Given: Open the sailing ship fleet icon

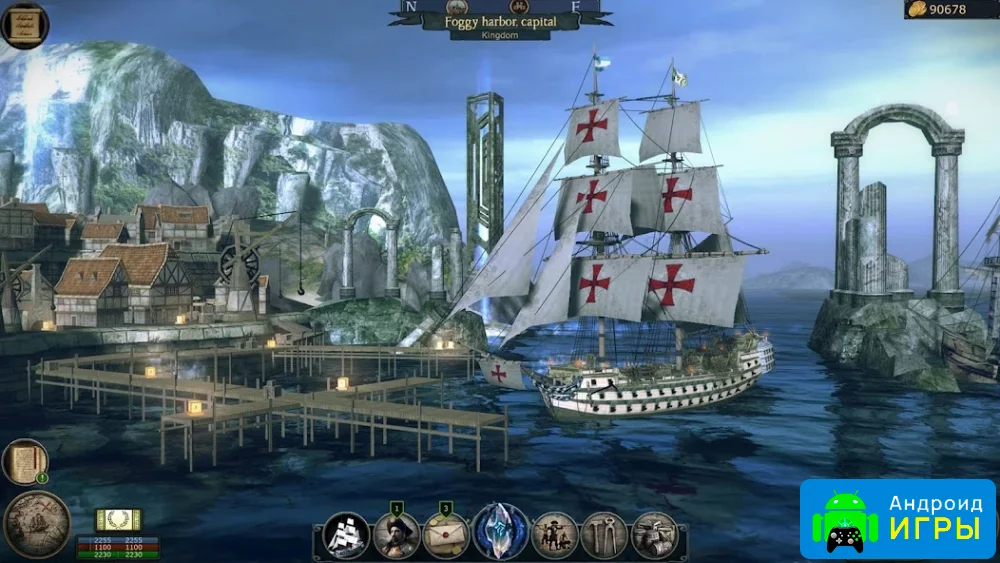Looking at the screenshot, I should 347,534.
